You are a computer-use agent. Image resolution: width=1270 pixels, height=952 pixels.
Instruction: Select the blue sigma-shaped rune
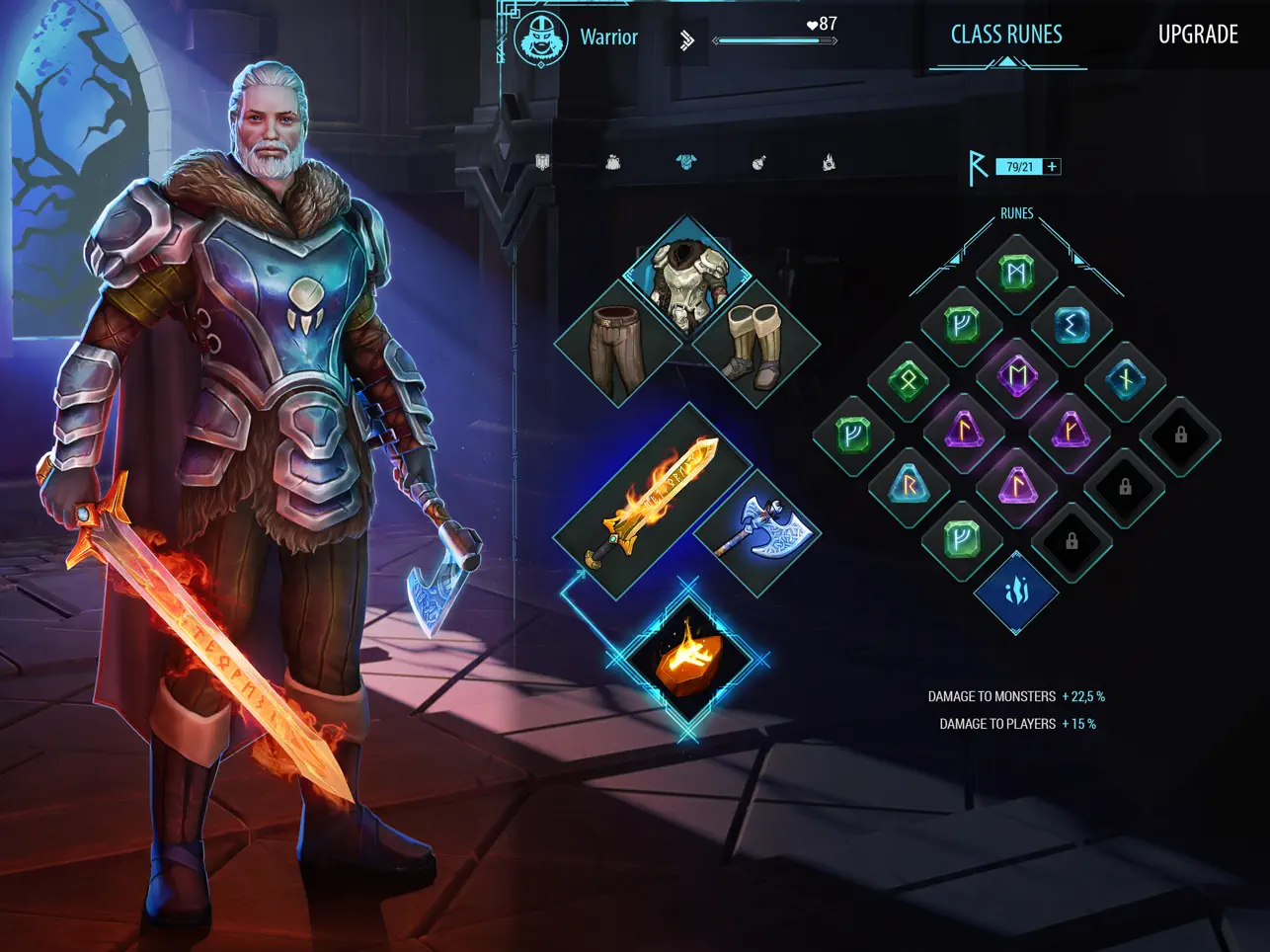point(1072,325)
